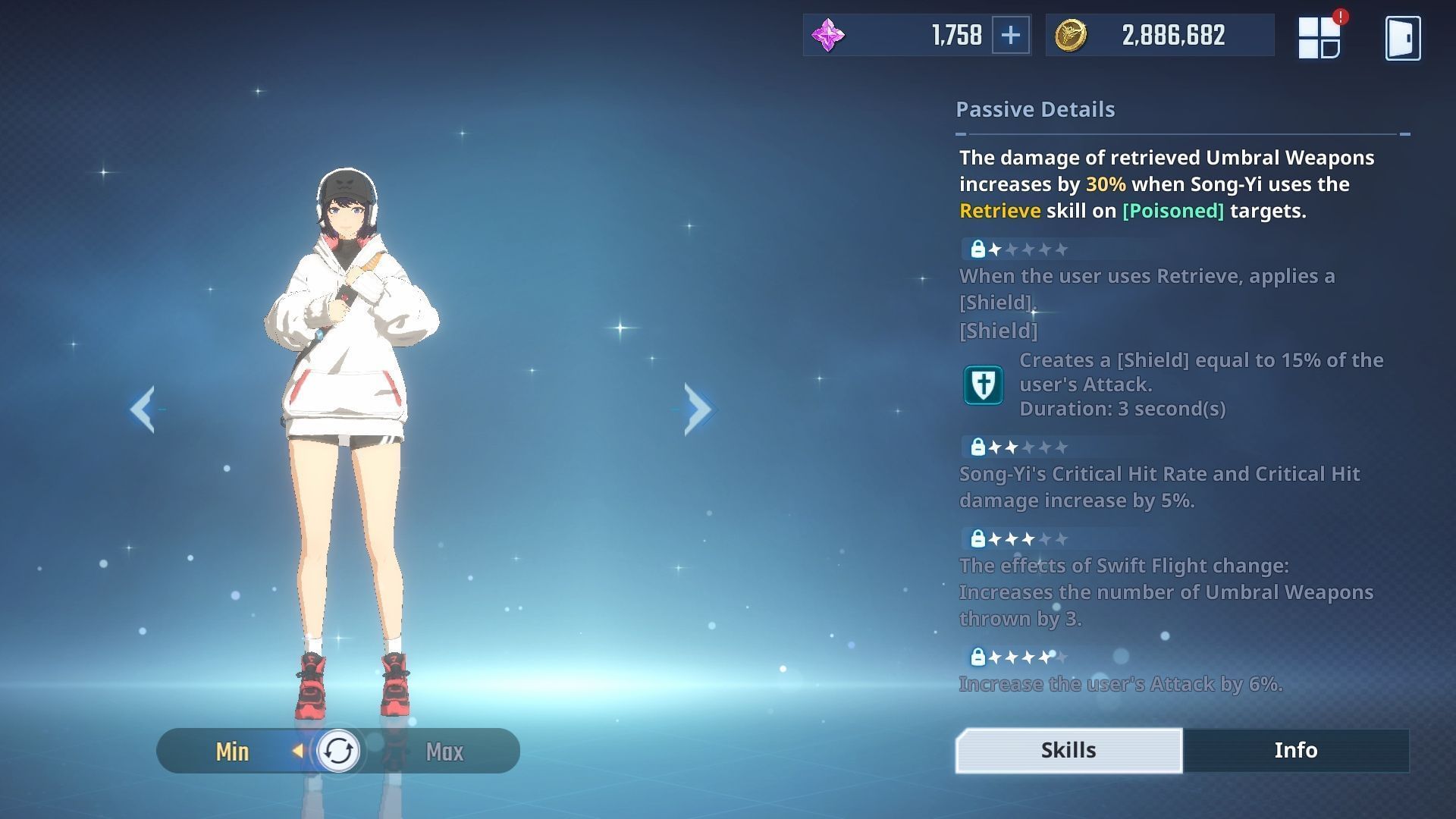Click the circular refresh icon on the level slider
Image resolution: width=1456 pixels, height=819 pixels.
click(x=340, y=752)
